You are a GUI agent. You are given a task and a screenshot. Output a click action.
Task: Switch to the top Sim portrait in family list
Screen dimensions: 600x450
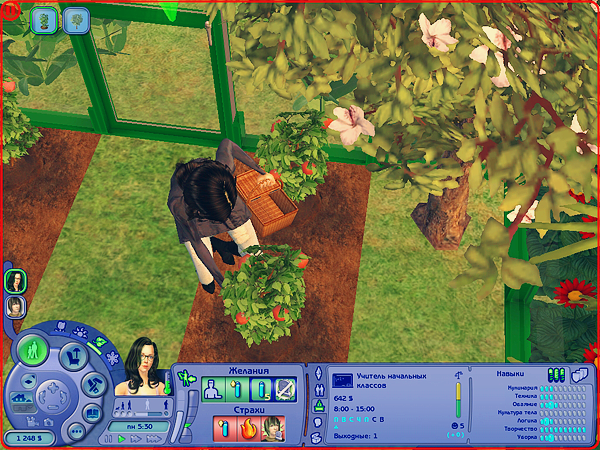tap(16, 281)
